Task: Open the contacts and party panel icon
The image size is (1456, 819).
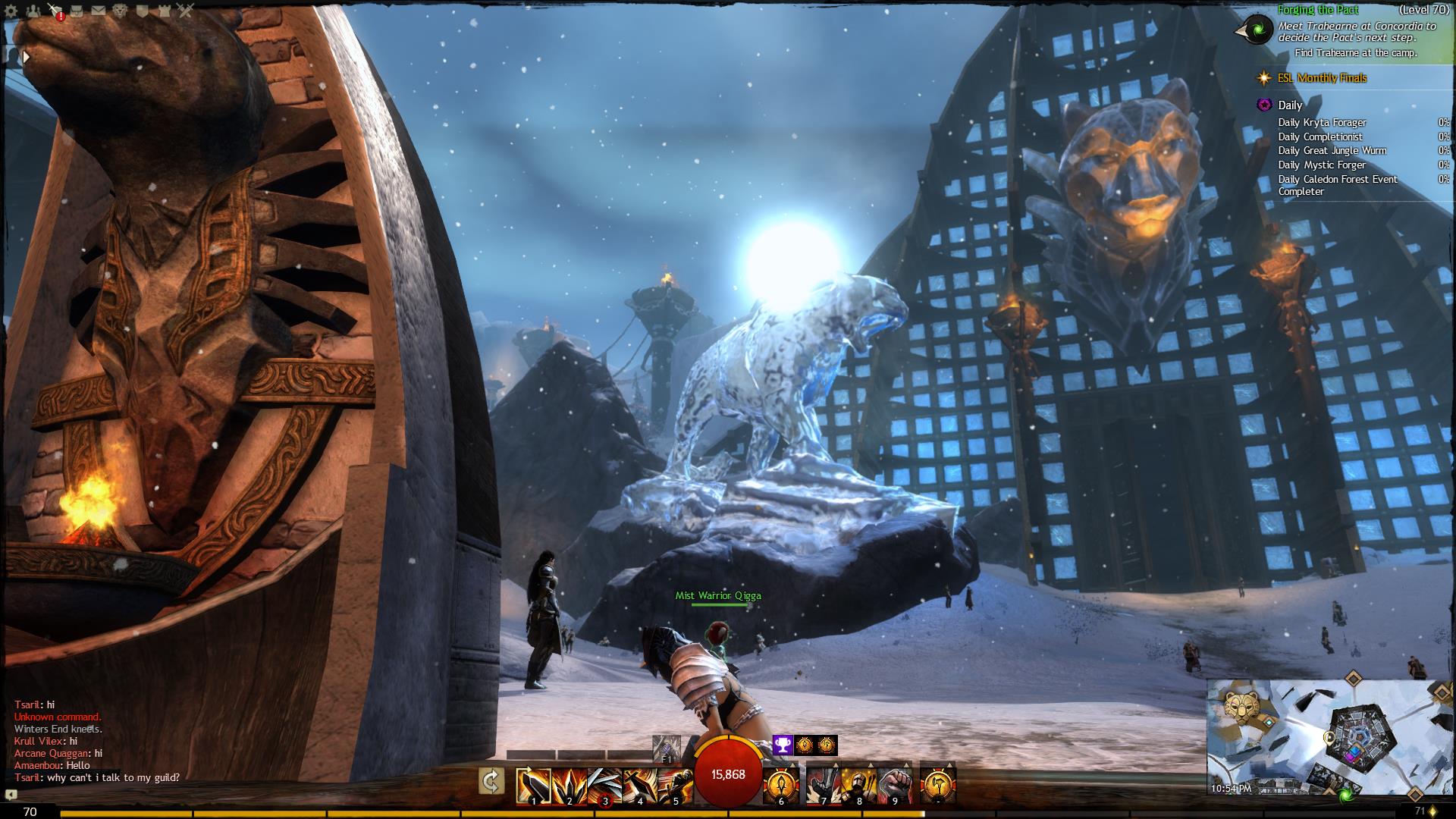Action: pos(33,11)
